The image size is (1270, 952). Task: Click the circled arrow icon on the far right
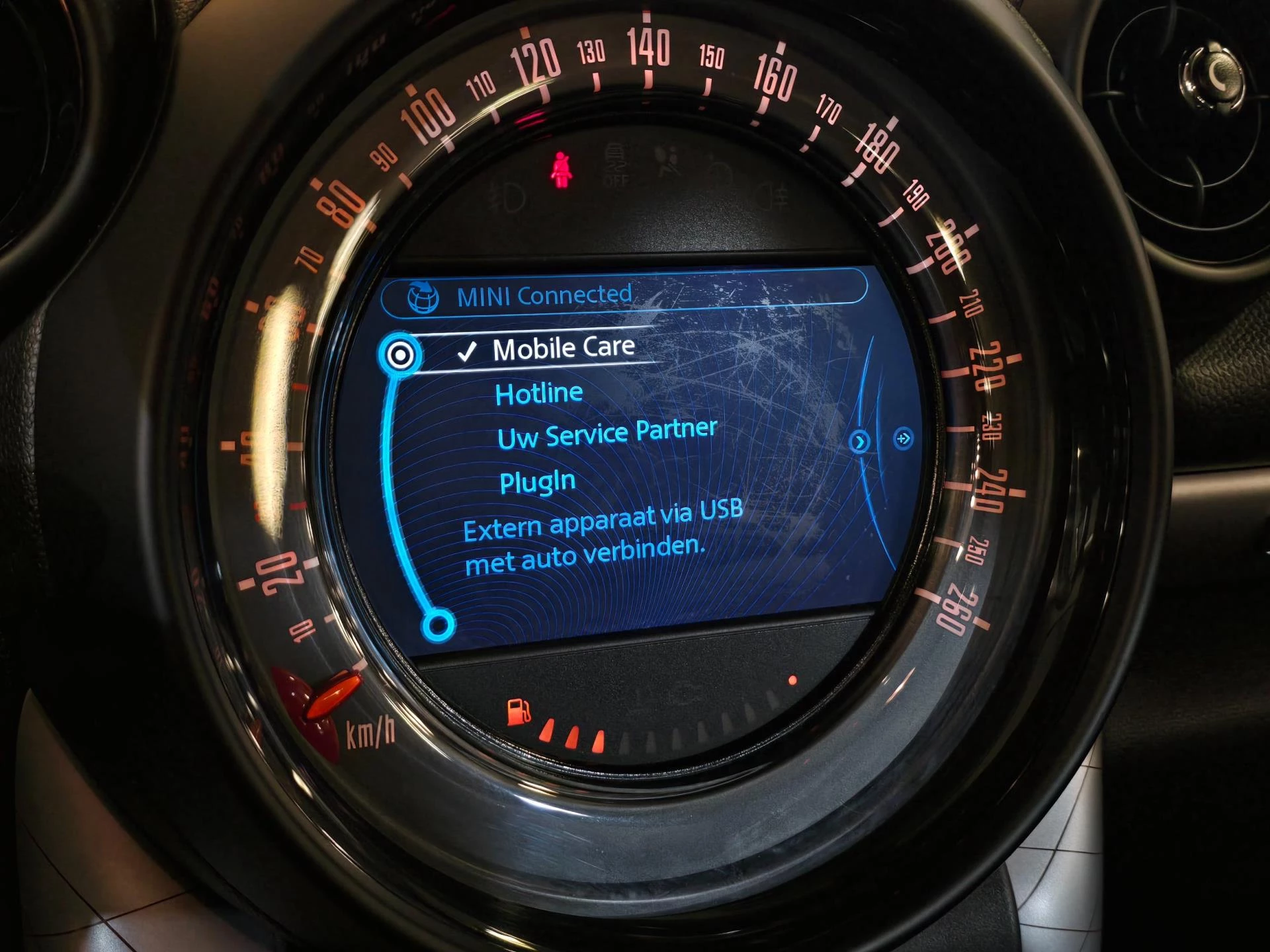tap(903, 438)
